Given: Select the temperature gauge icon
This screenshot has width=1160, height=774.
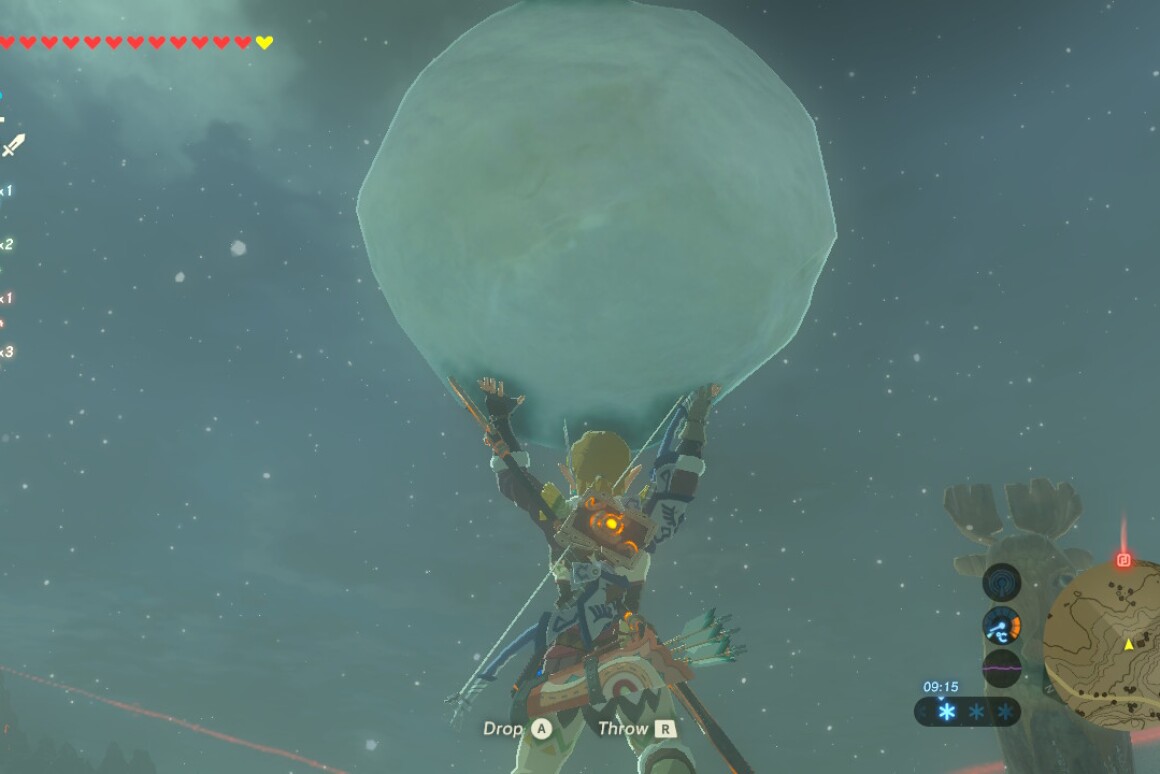Looking at the screenshot, I should tap(1001, 626).
